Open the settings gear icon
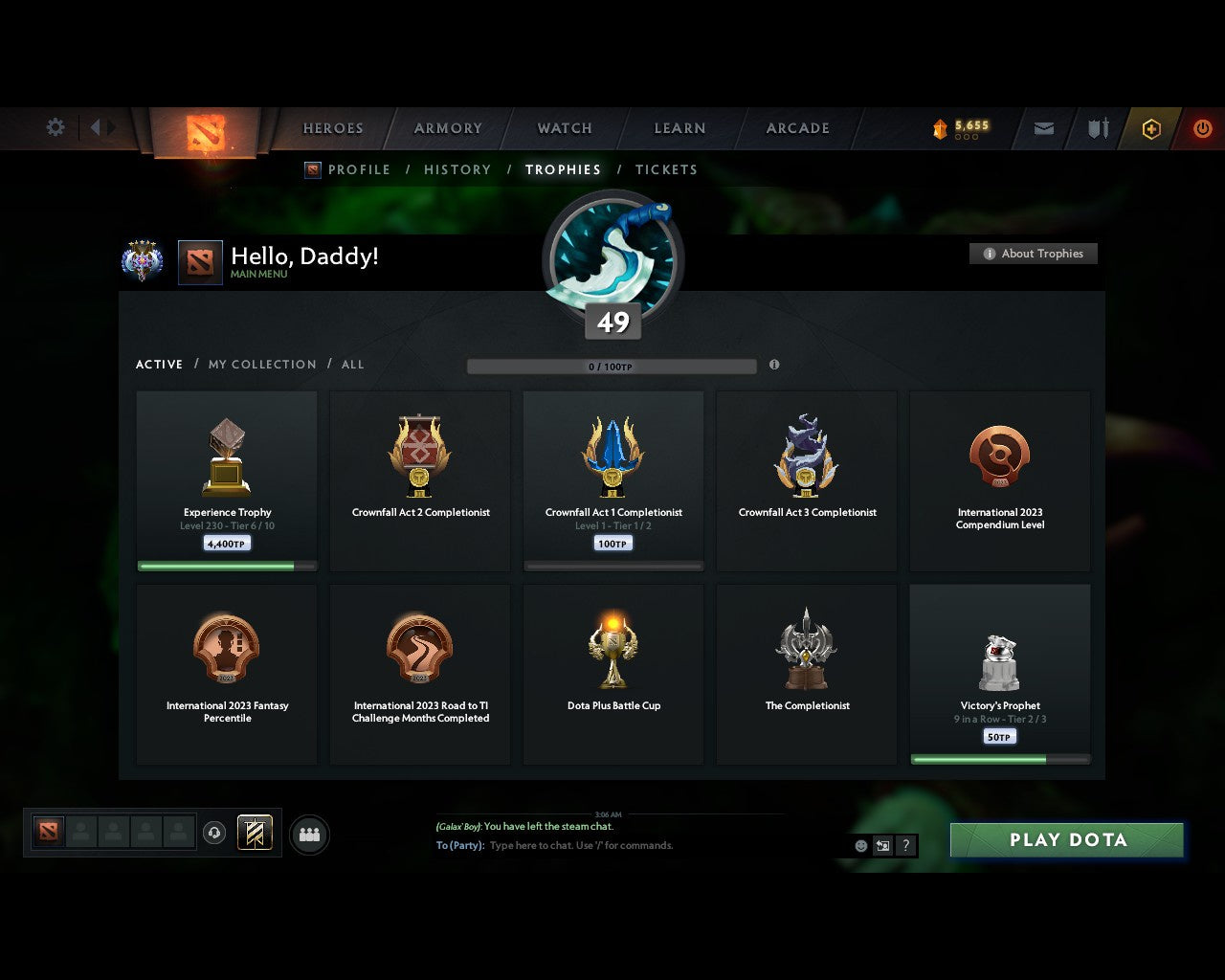 pyautogui.click(x=55, y=127)
